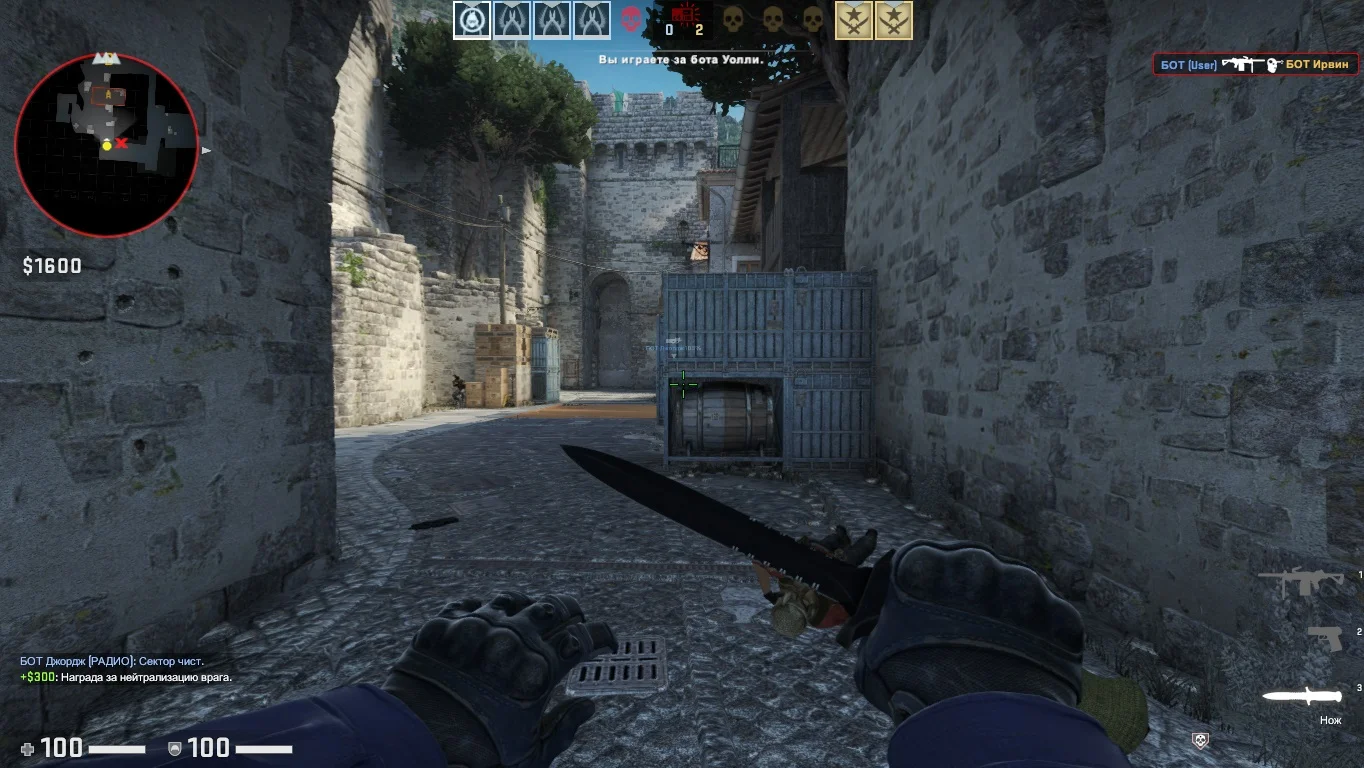Viewport: 1364px width, 768px height.
Task: Click the skull shield badge icon
Action: (x=1201, y=740)
